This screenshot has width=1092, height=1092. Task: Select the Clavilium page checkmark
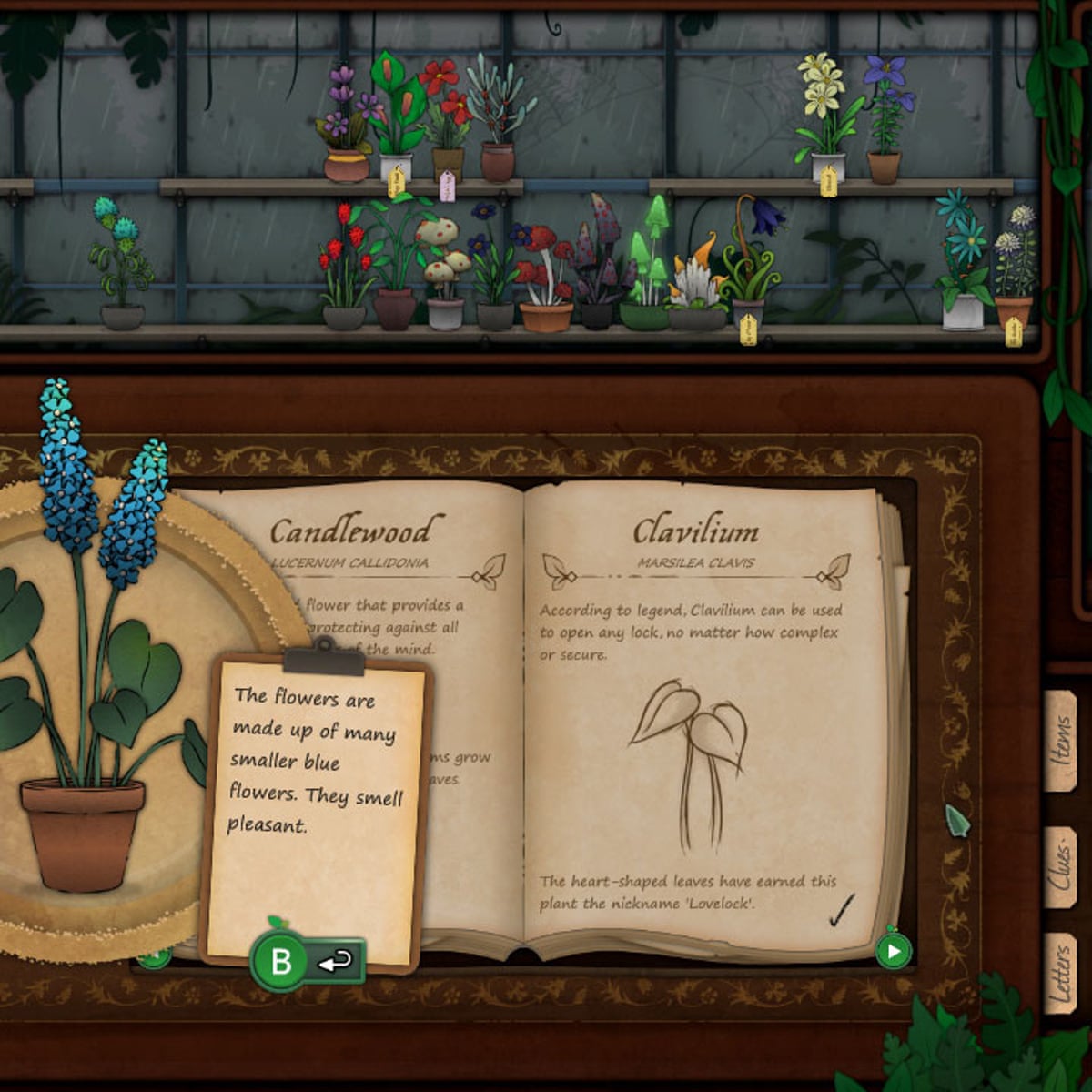coord(842,910)
